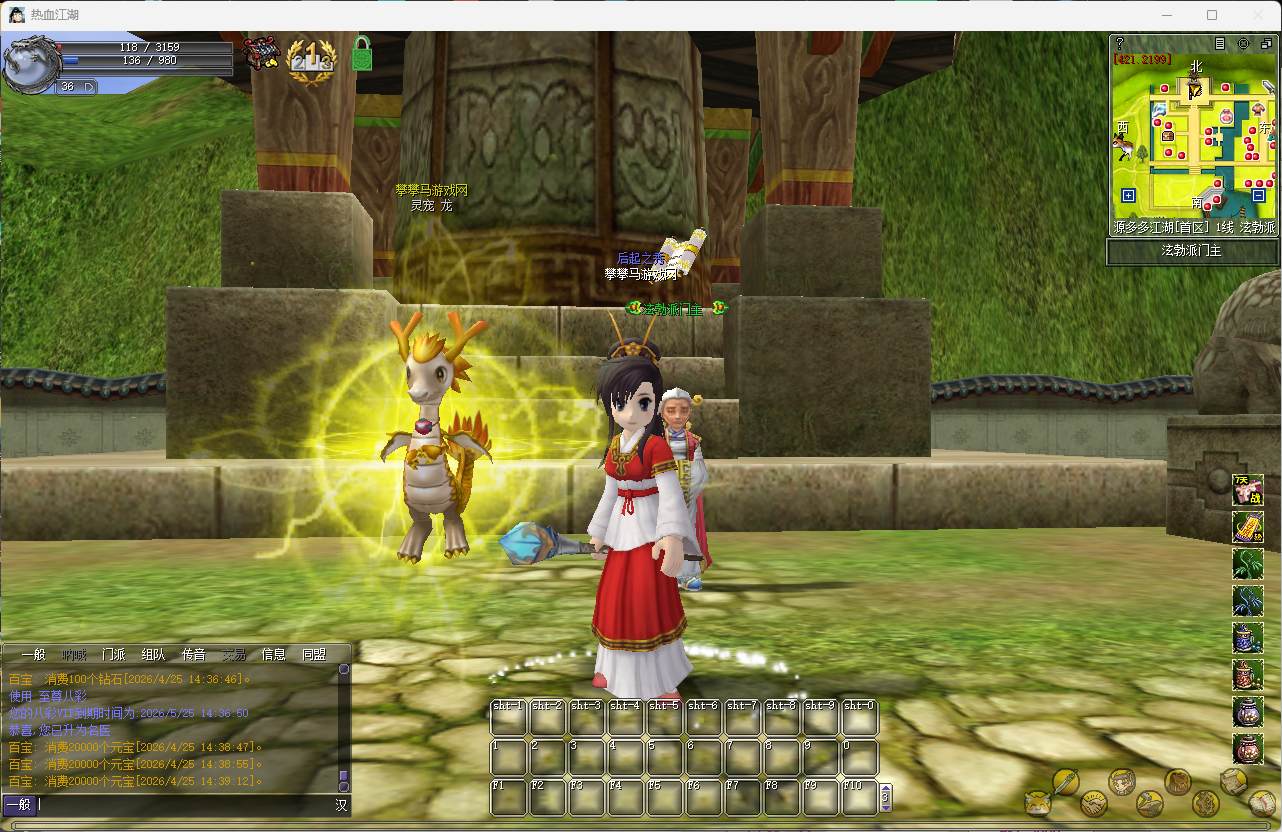Open the 同盟 chat tab
The width and height of the screenshot is (1282, 832).
click(x=314, y=655)
